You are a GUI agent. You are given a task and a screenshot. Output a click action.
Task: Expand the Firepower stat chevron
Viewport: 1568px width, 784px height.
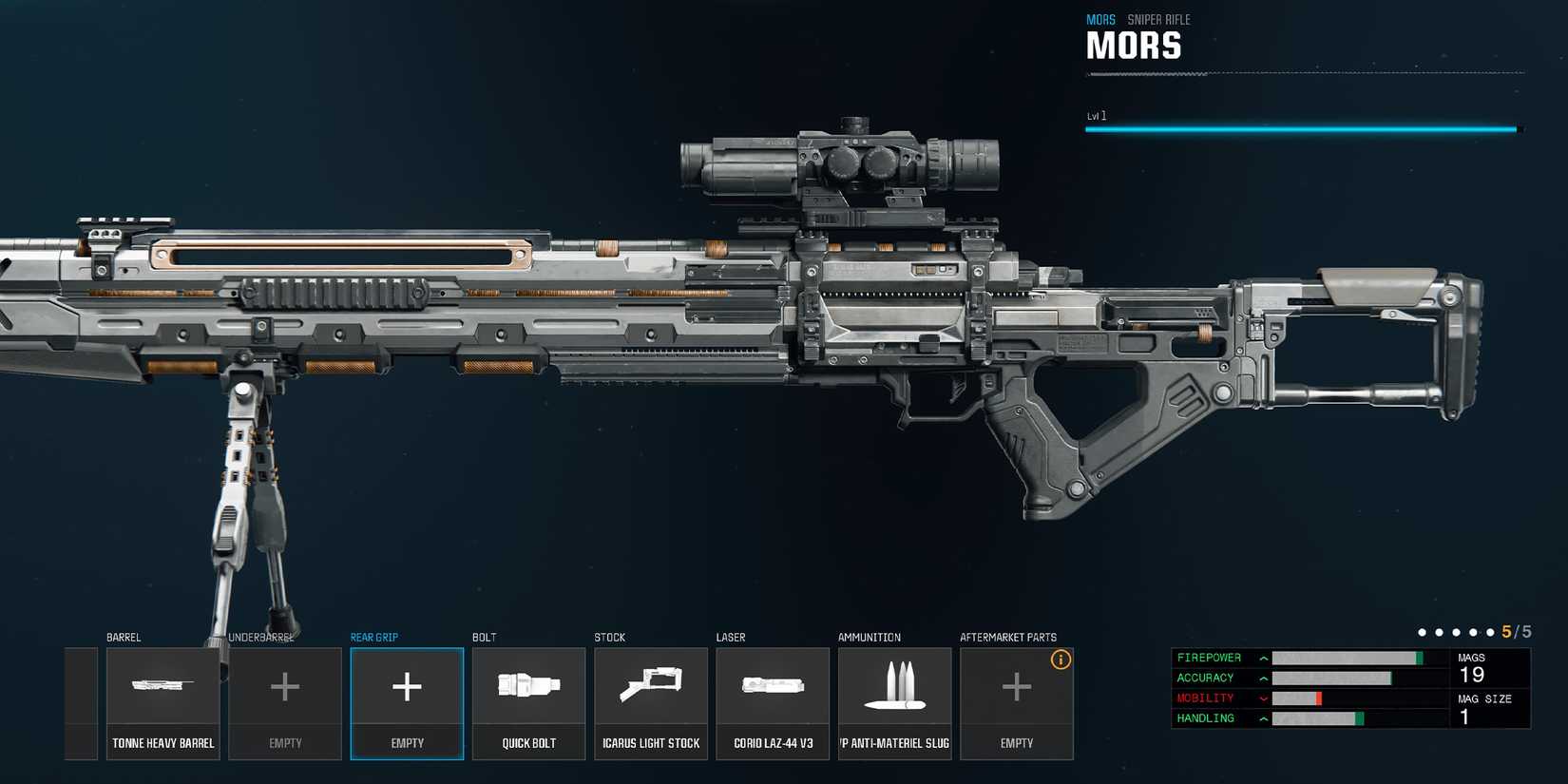[x=1262, y=657]
